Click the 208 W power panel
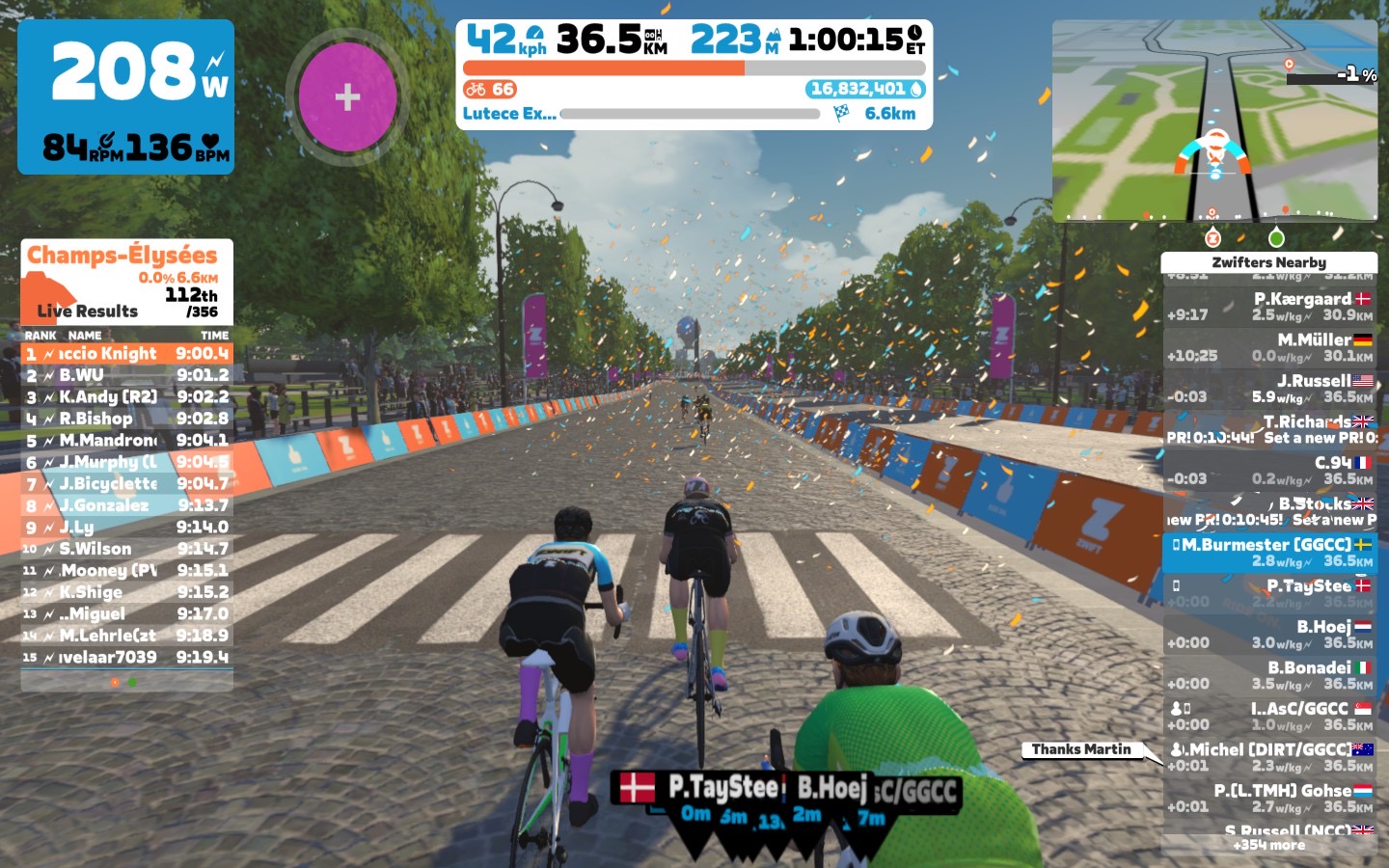Image resolution: width=1389 pixels, height=868 pixels. (126, 96)
